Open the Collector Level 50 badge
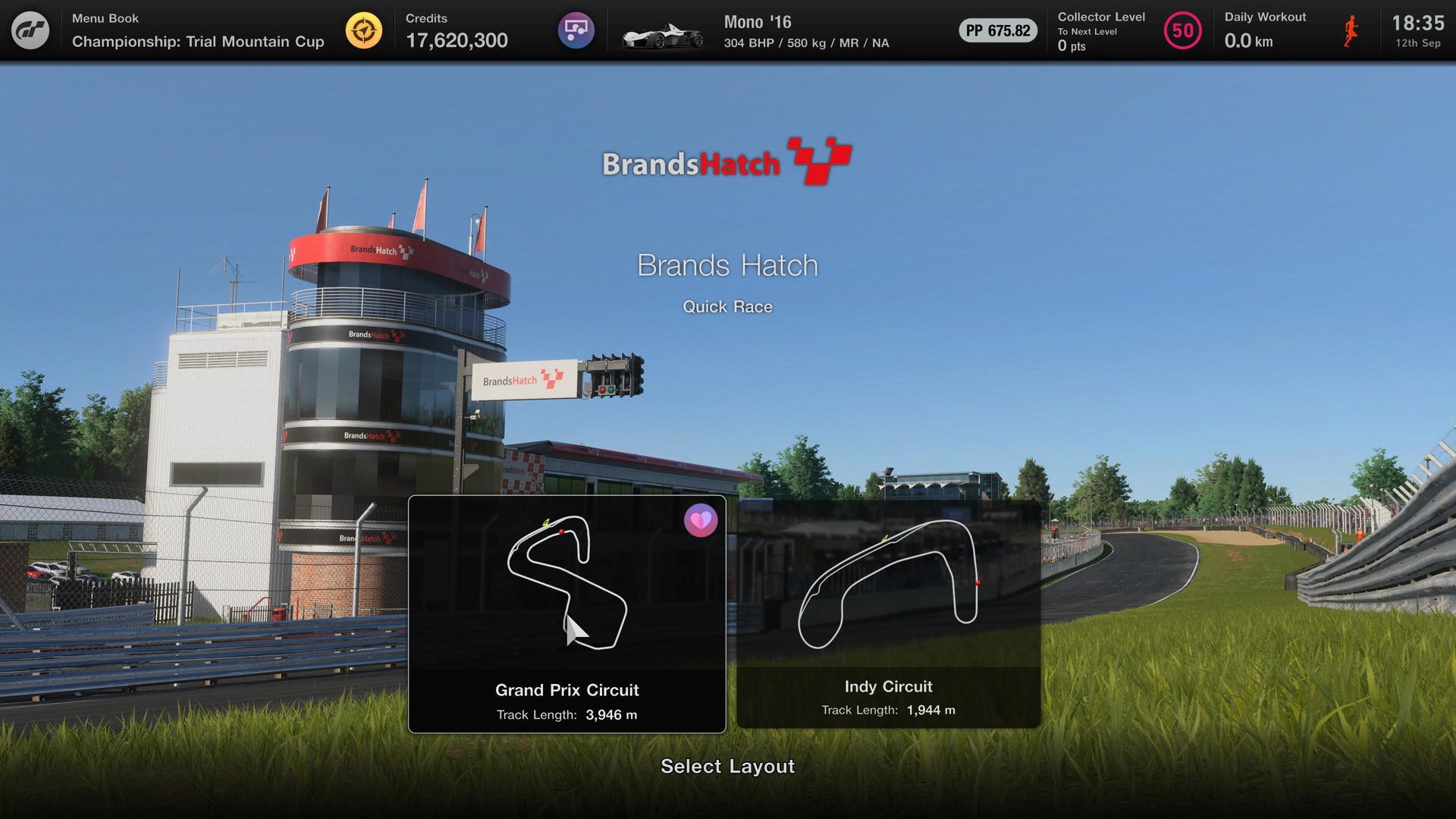Viewport: 1456px width, 819px height. [x=1182, y=30]
